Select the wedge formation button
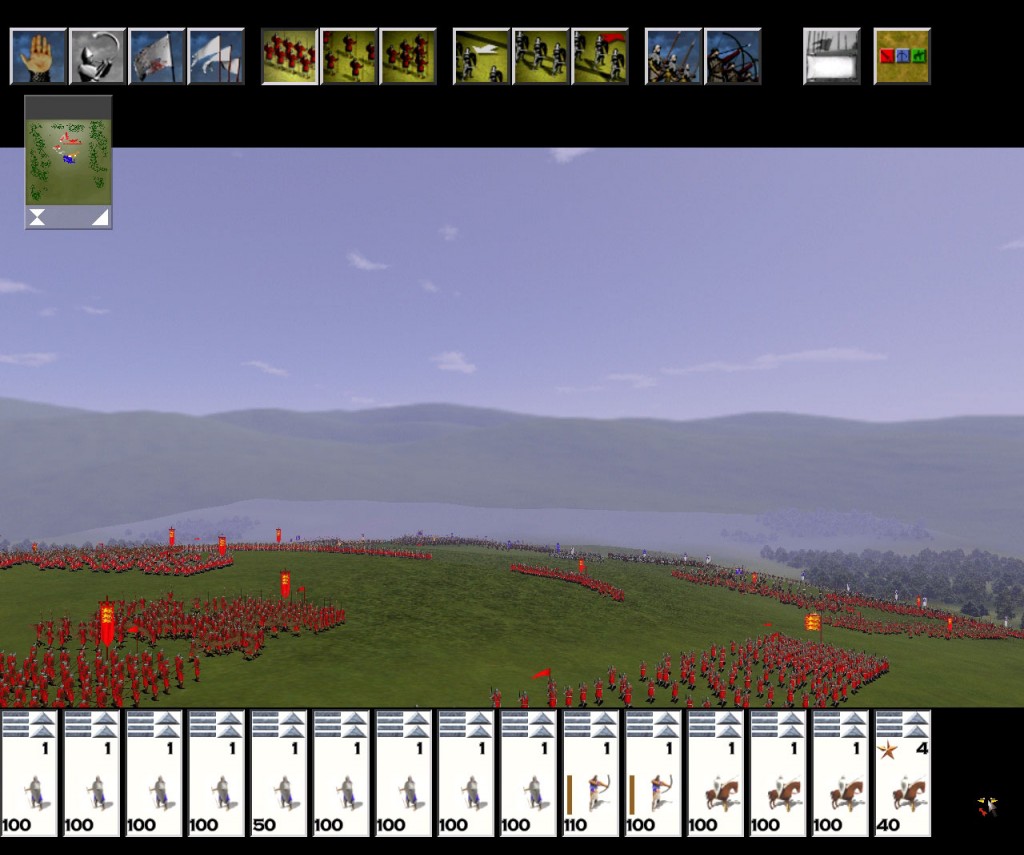 pos(408,56)
